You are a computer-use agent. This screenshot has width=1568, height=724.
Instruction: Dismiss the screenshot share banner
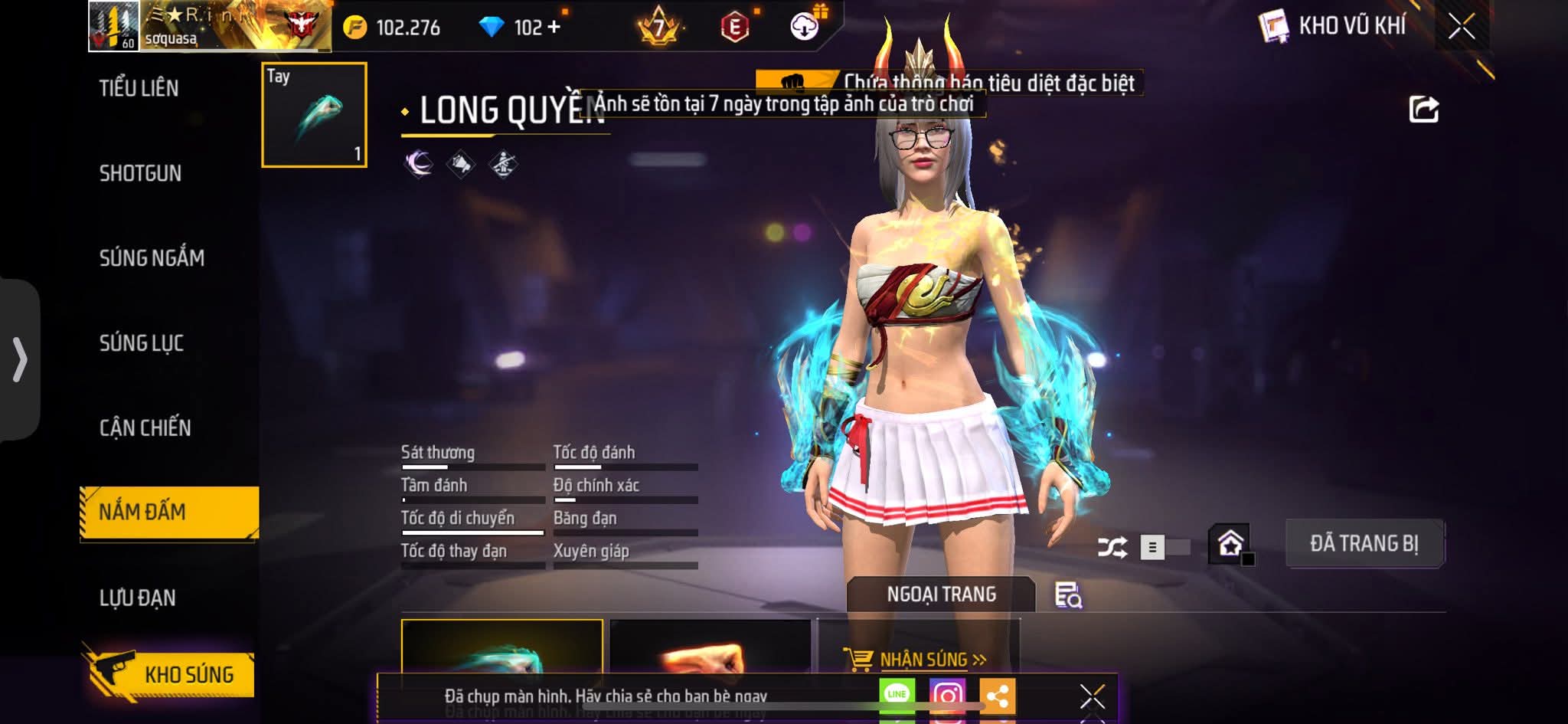pos(1092,696)
